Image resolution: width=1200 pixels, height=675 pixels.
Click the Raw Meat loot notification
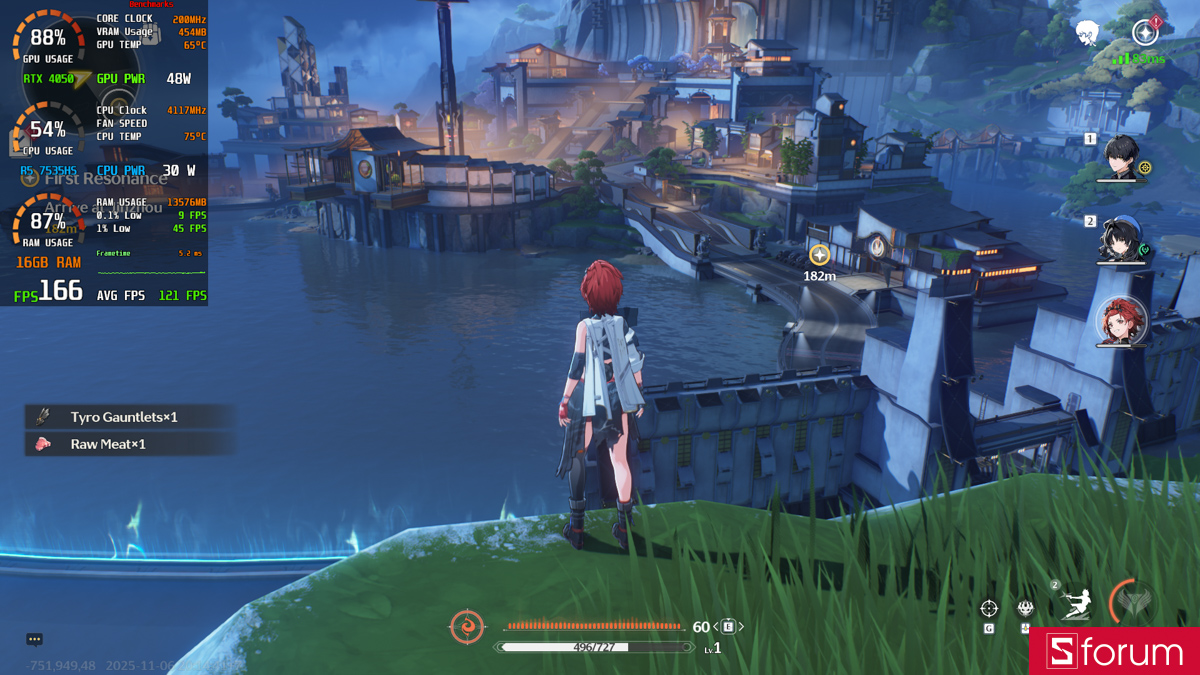point(108,444)
